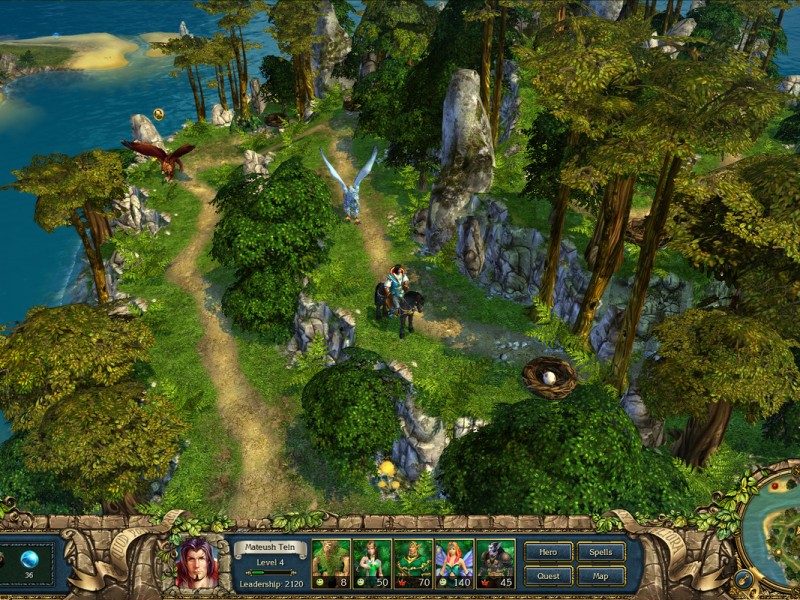Open the Spells book
Image resolution: width=800 pixels, height=600 pixels.
coord(601,552)
